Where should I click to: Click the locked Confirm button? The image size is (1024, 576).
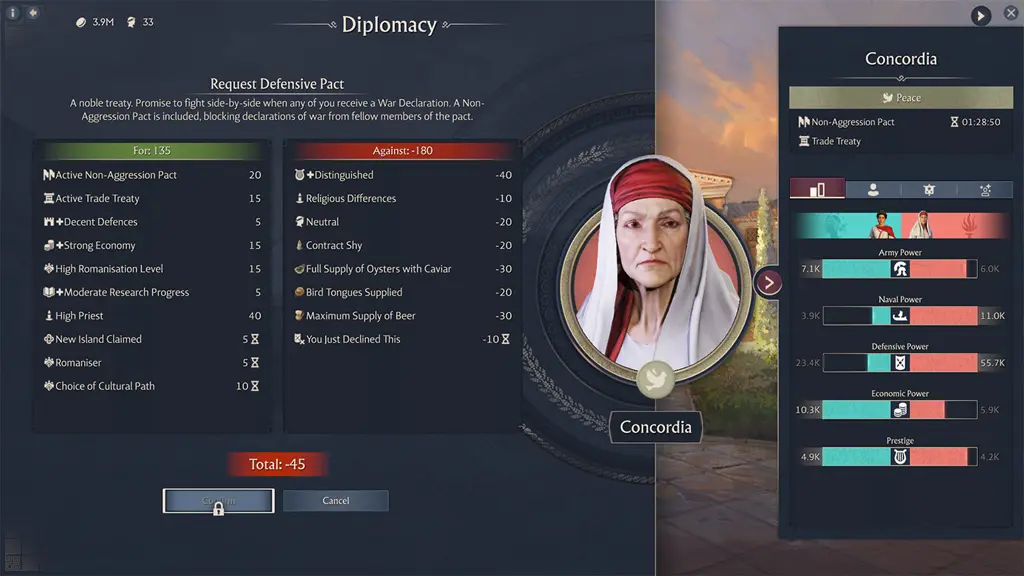pos(218,501)
